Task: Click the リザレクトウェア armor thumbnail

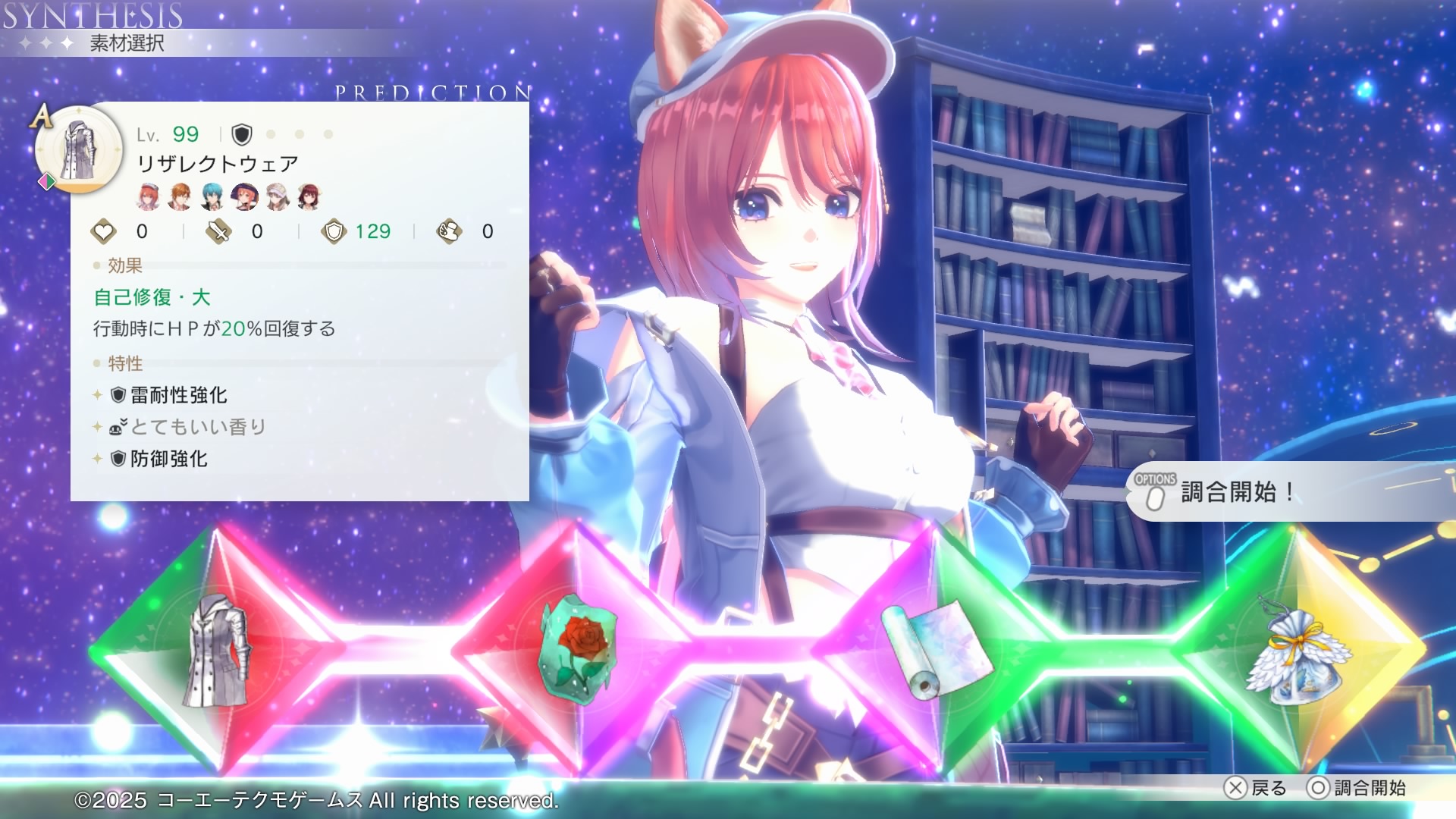Action: pyautogui.click(x=78, y=149)
